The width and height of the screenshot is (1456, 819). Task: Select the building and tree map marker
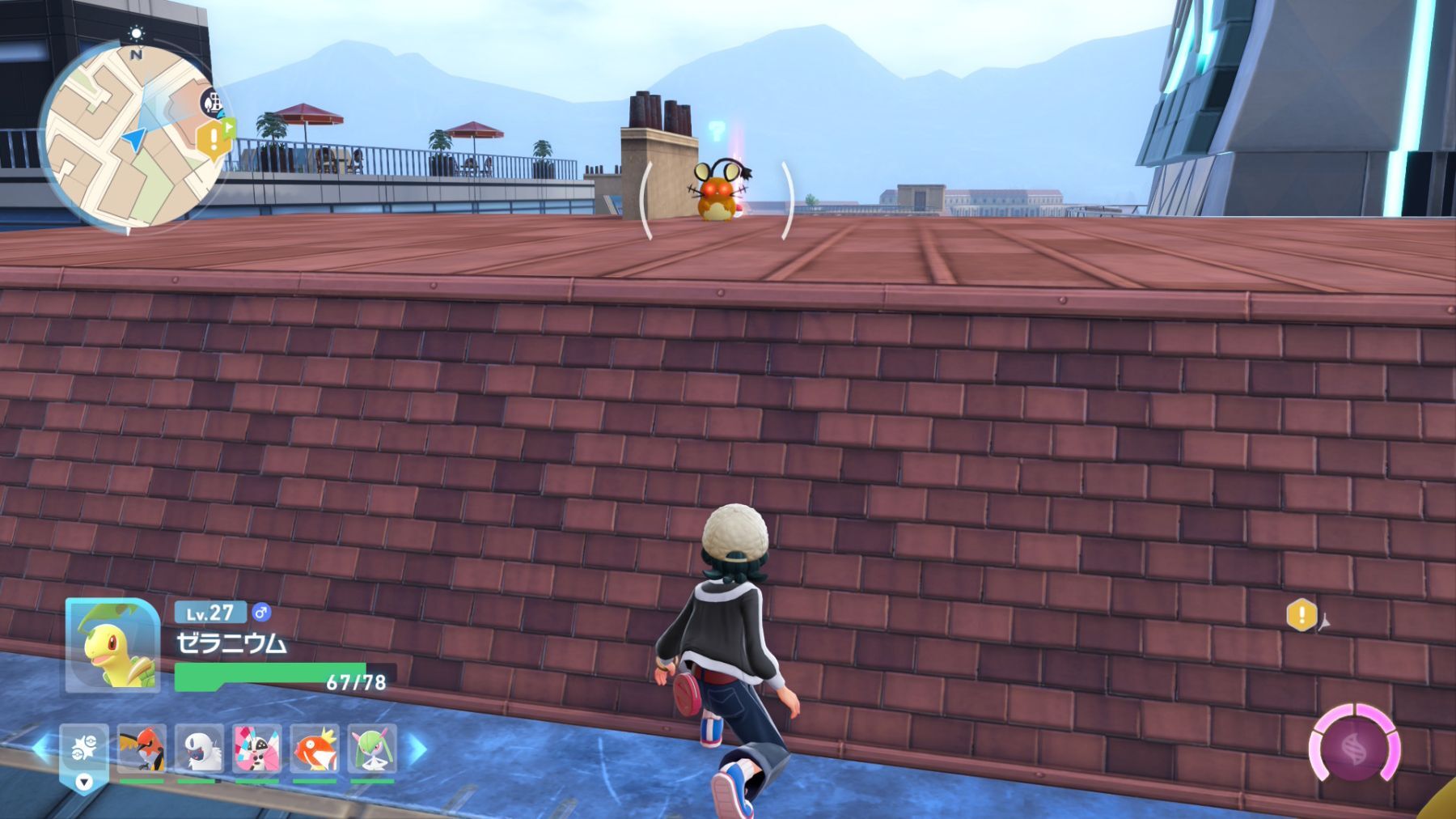214,103
